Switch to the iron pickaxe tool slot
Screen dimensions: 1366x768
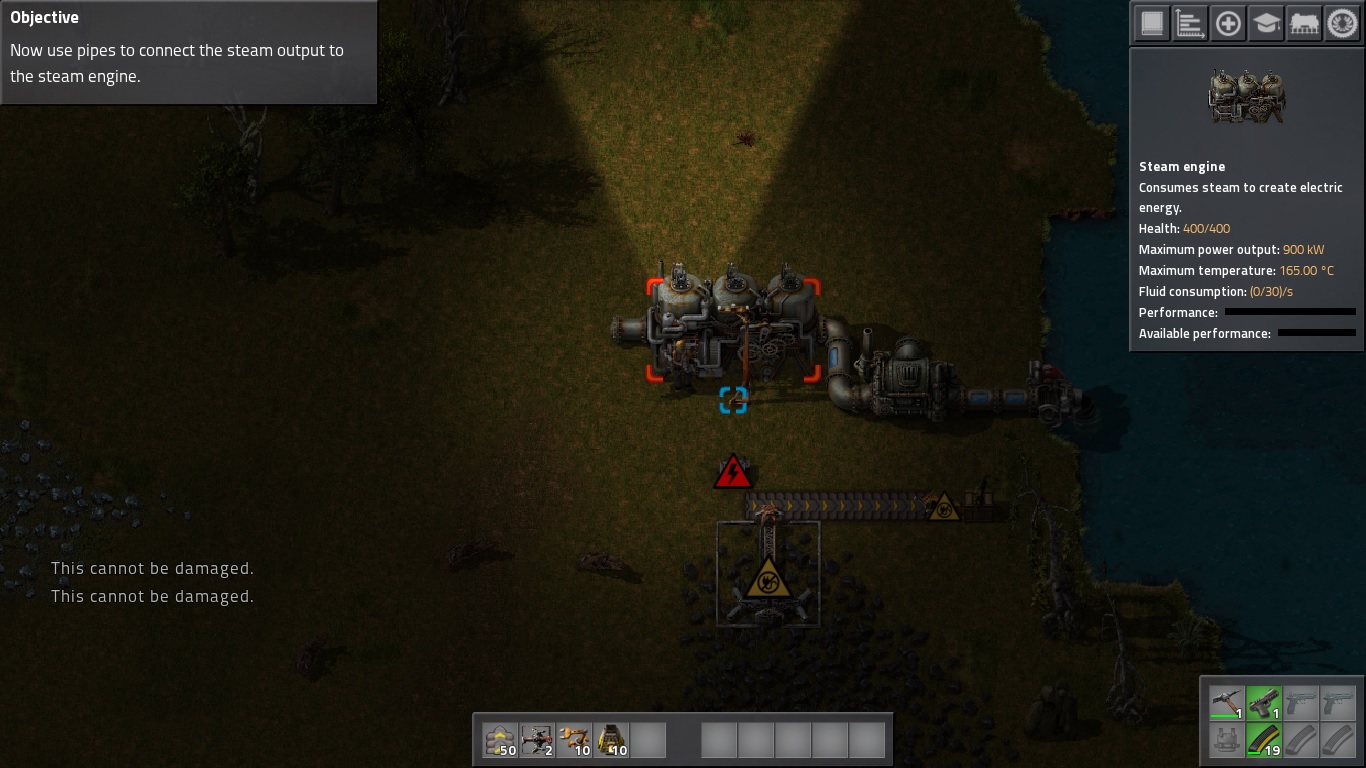tap(1226, 702)
